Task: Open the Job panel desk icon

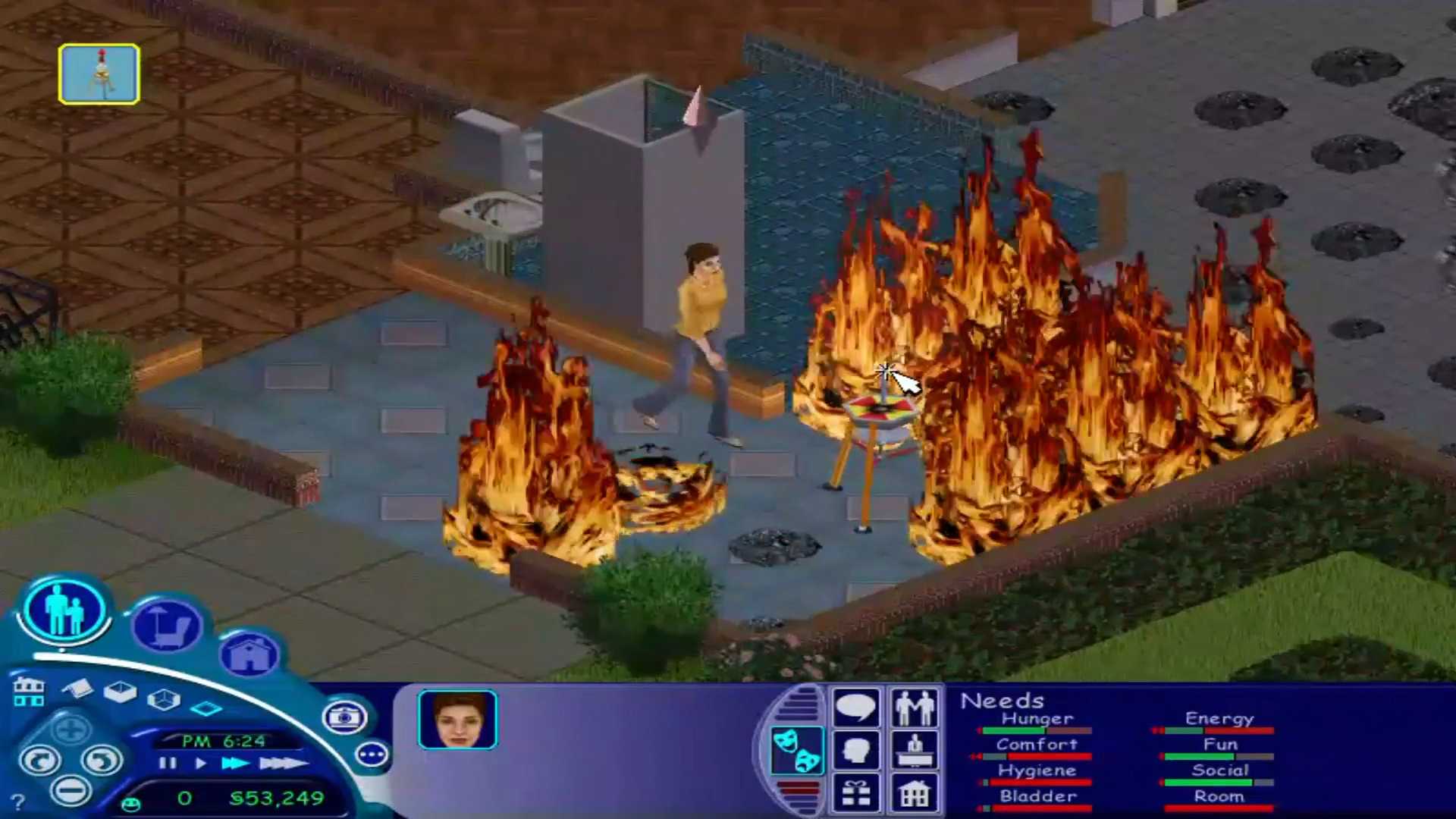Action: pyautogui.click(x=915, y=749)
